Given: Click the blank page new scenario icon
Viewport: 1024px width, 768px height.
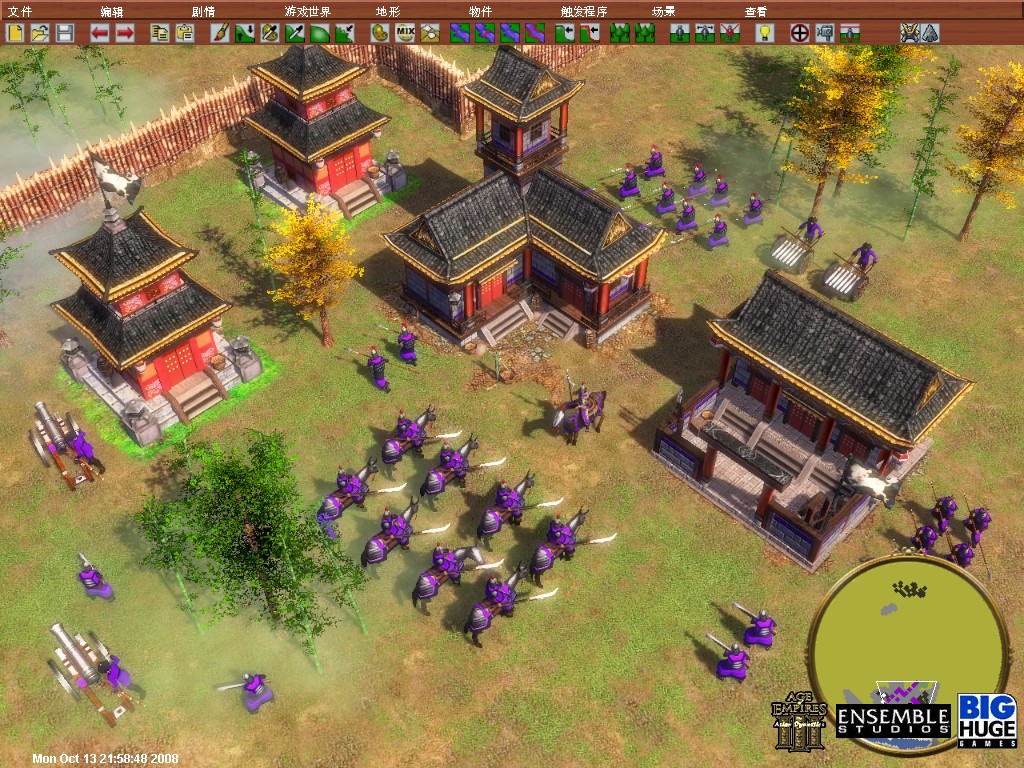Looking at the screenshot, I should click(x=16, y=33).
